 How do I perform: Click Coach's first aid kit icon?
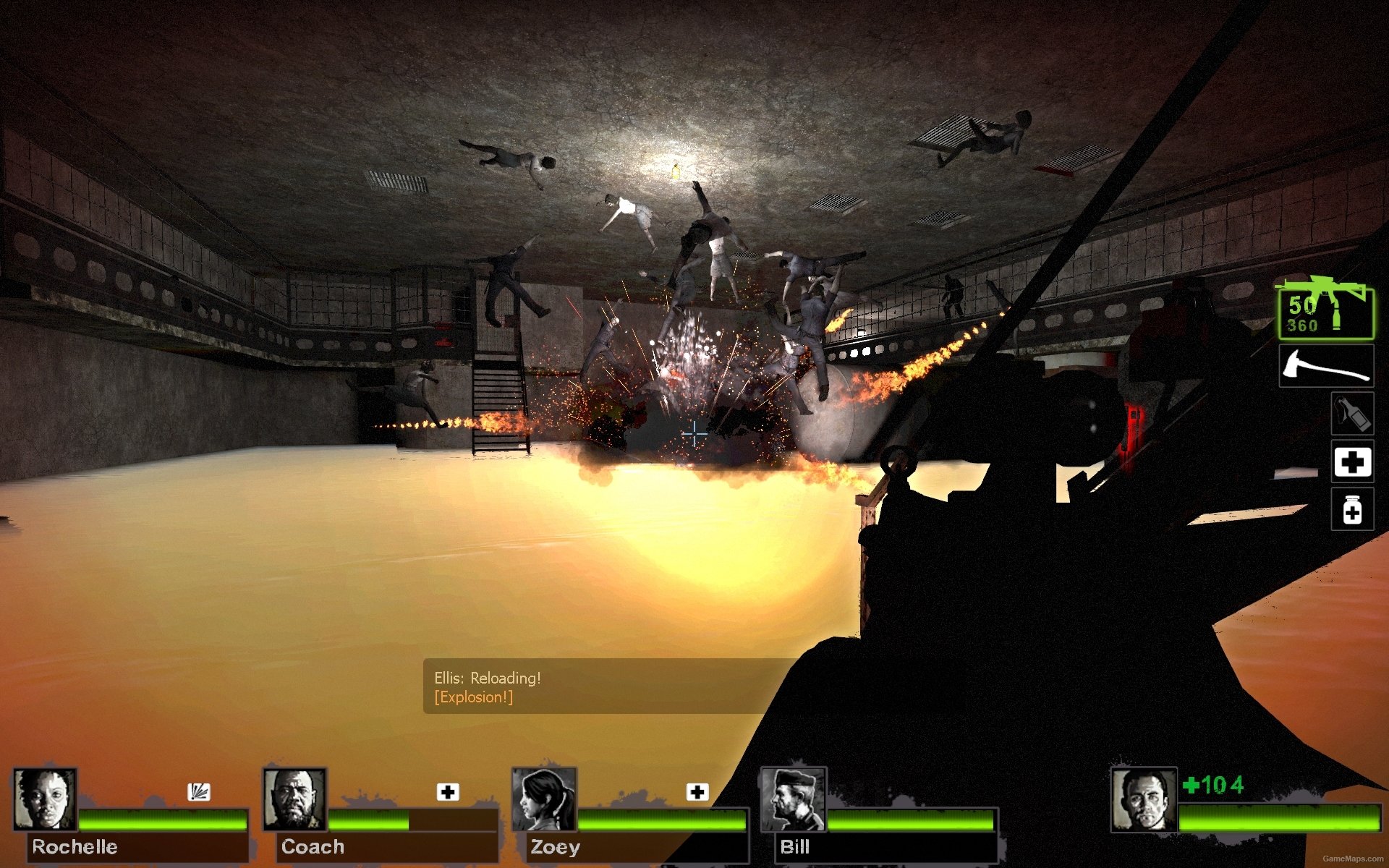point(448,792)
